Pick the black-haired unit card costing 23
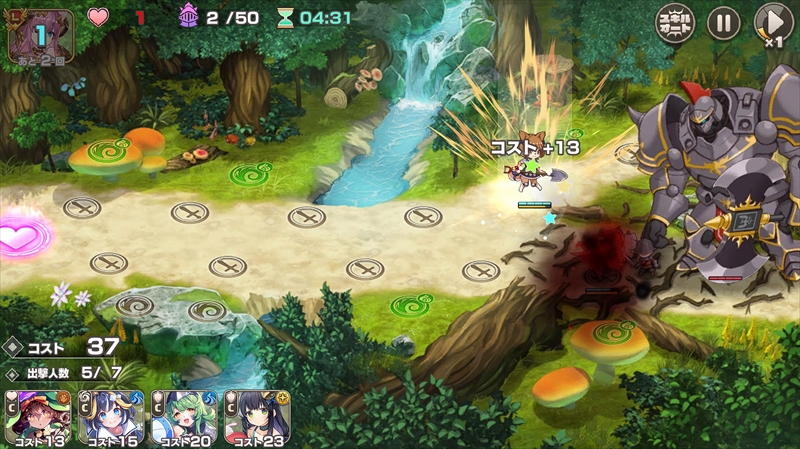 (256, 418)
